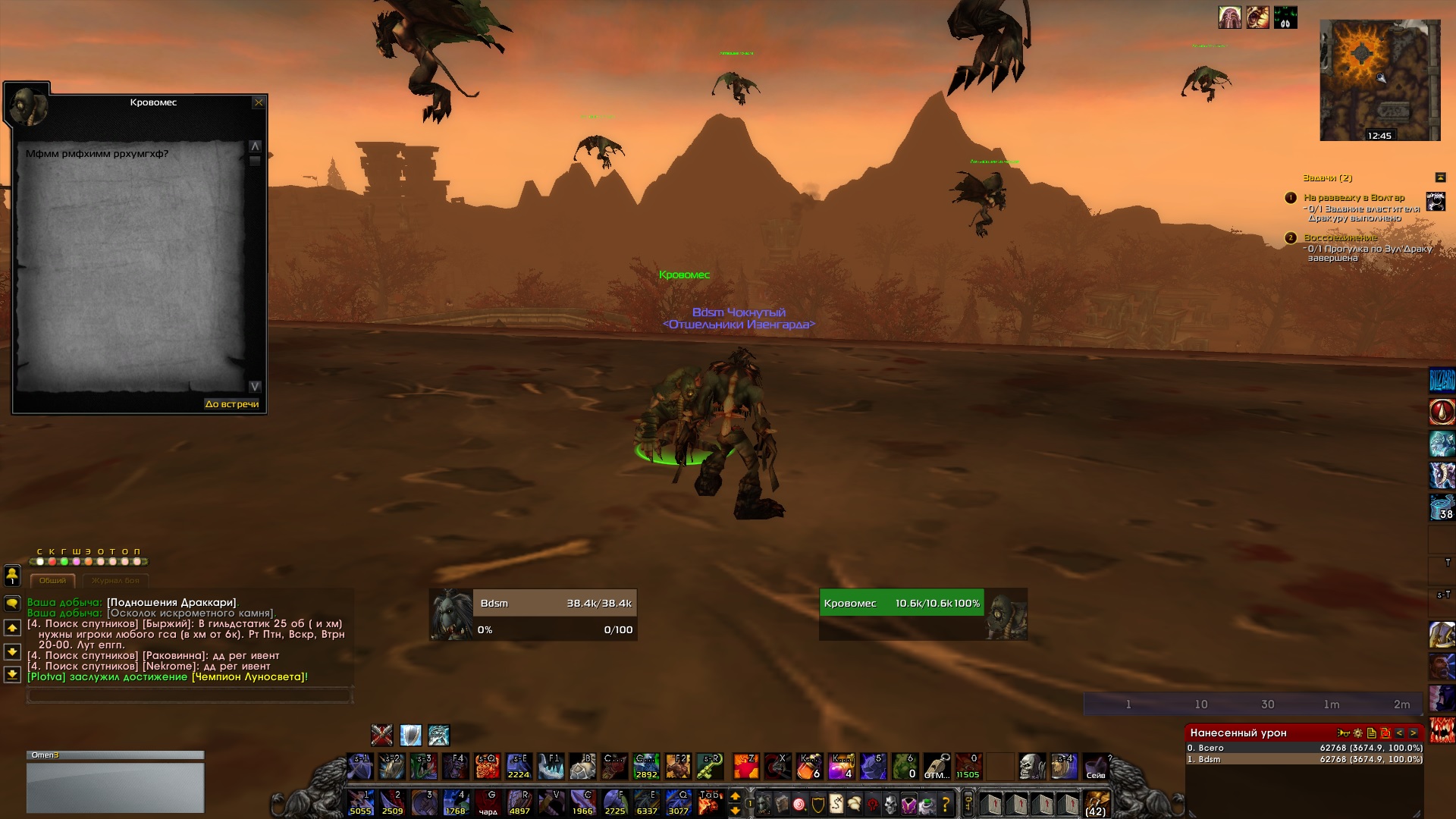Open the keyring button

968,803
